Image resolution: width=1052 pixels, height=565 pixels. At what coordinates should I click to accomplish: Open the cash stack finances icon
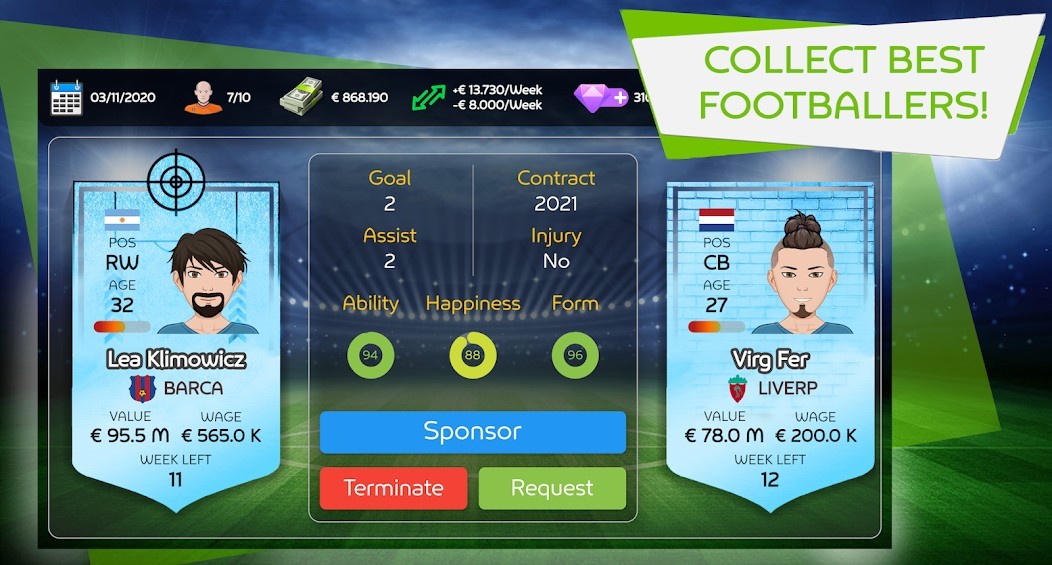(x=304, y=97)
